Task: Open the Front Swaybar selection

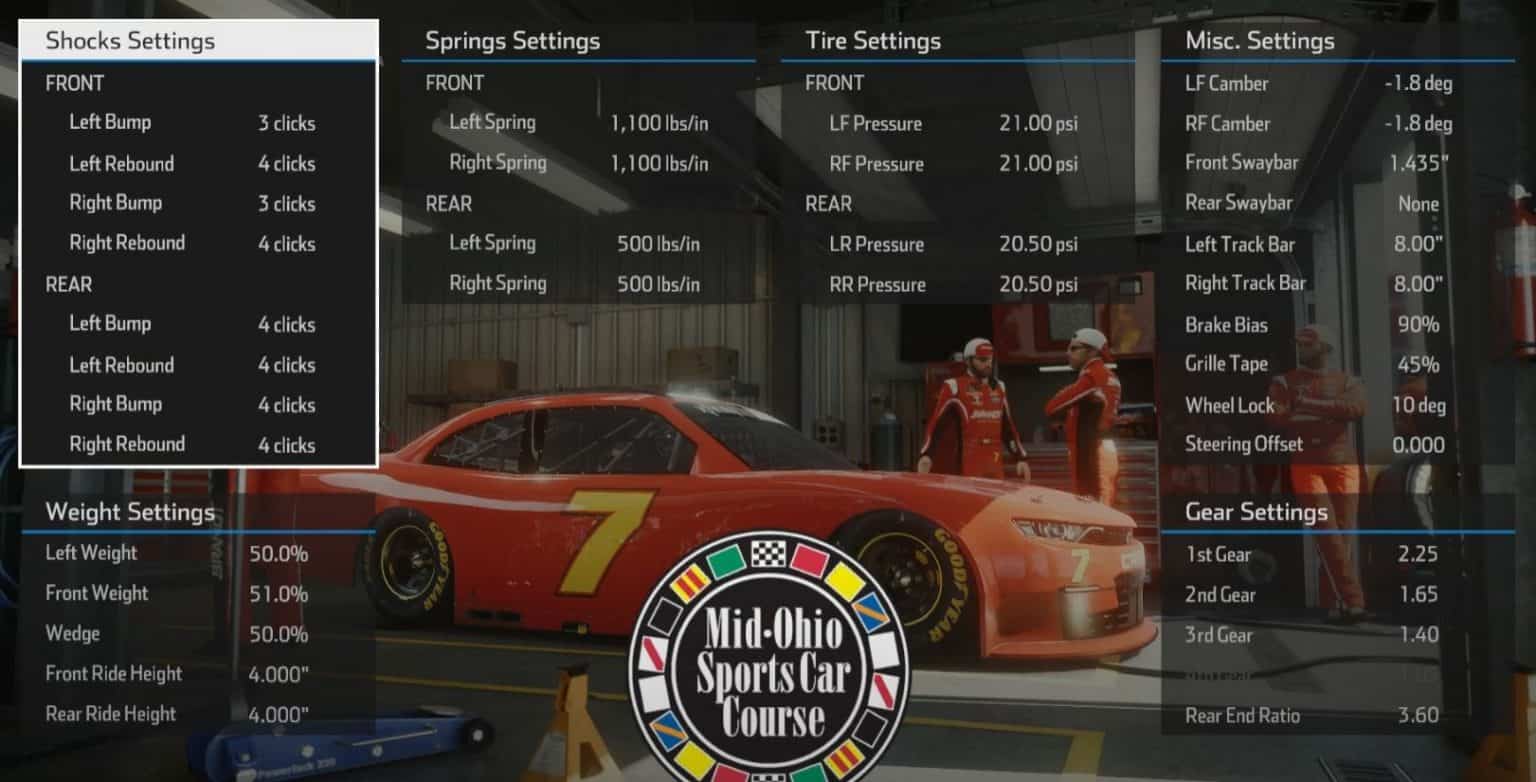Action: (1242, 163)
